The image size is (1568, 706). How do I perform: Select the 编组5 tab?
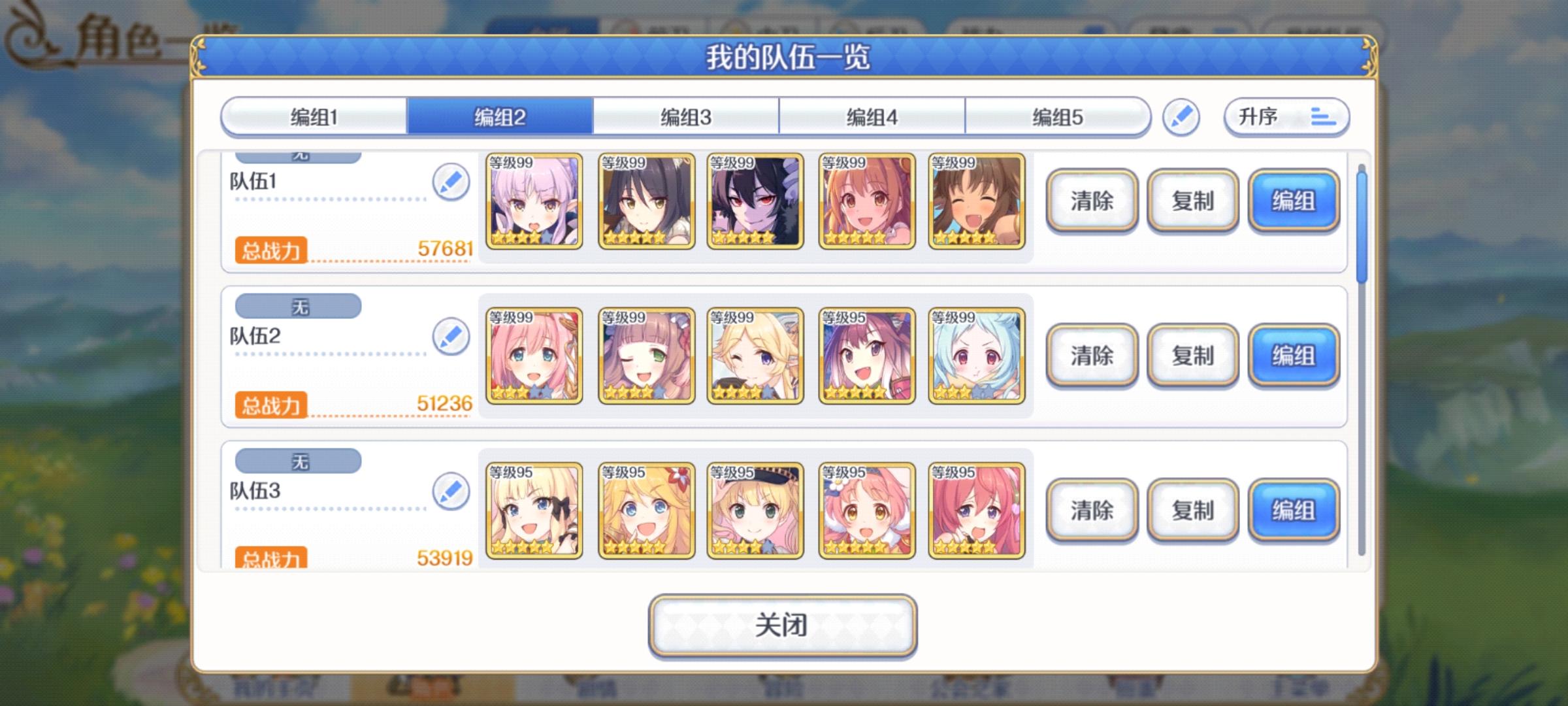tap(1057, 118)
